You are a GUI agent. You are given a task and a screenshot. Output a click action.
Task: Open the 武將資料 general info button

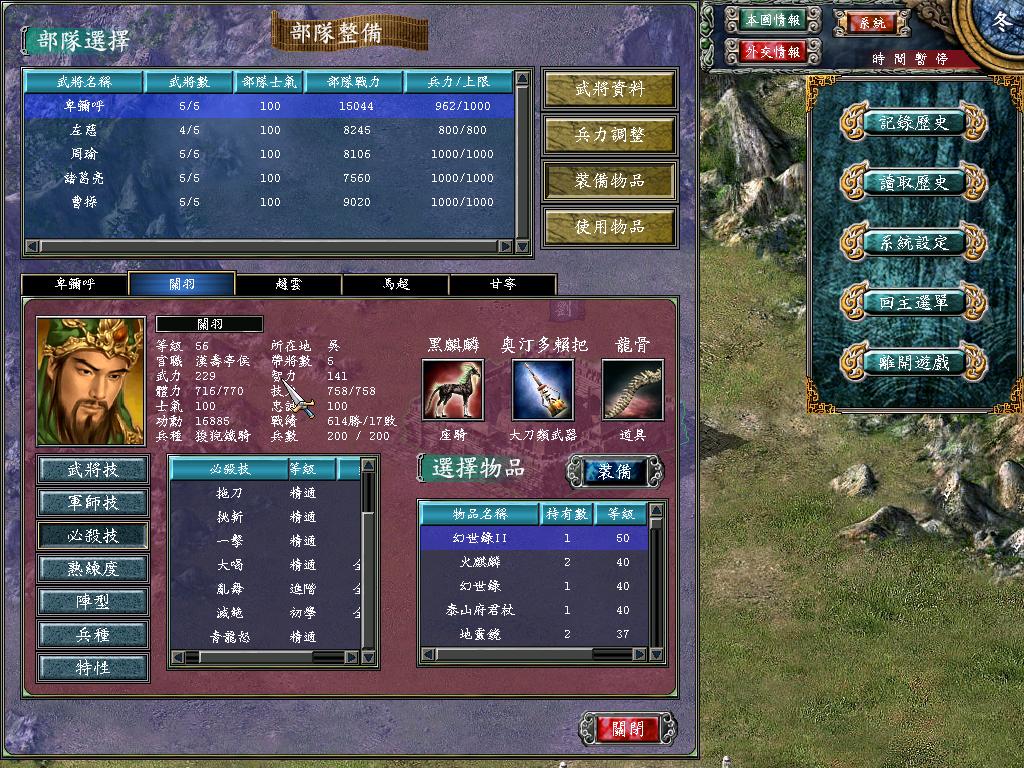coord(609,89)
